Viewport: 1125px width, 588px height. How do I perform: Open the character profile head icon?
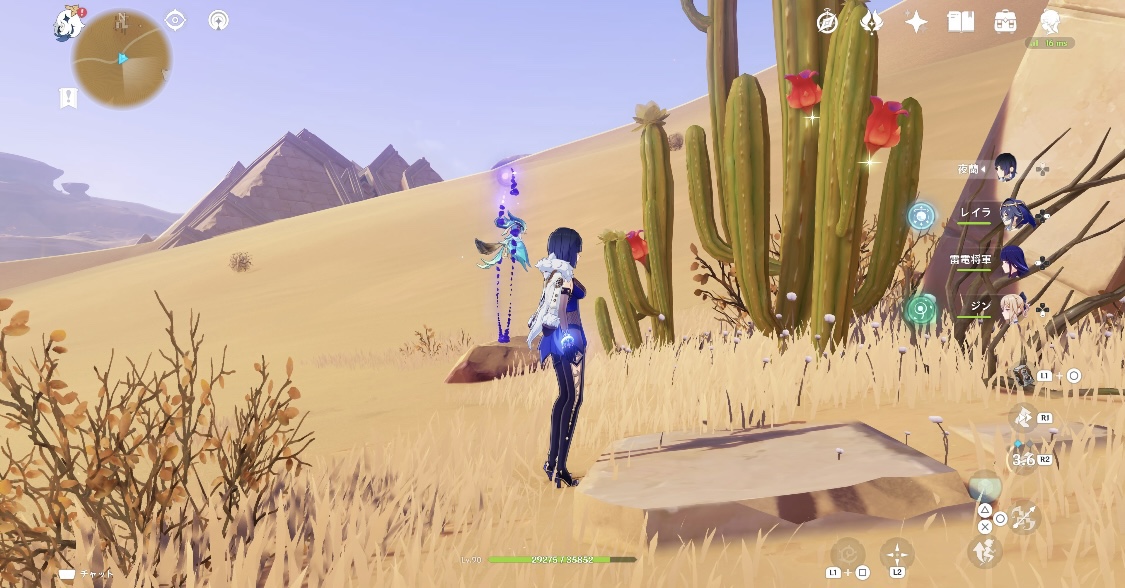click(x=1049, y=22)
